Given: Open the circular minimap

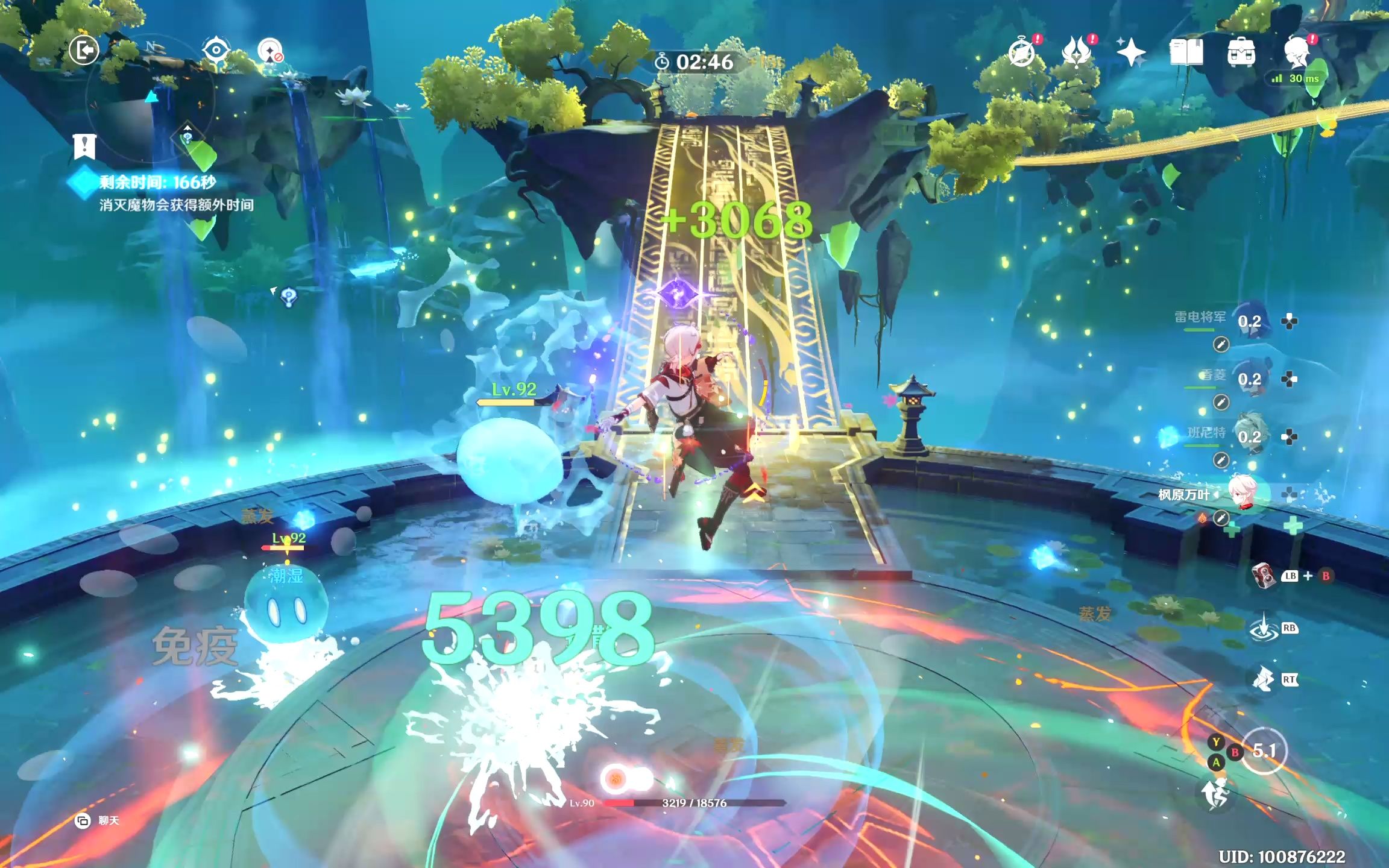Looking at the screenshot, I should 150,99.
